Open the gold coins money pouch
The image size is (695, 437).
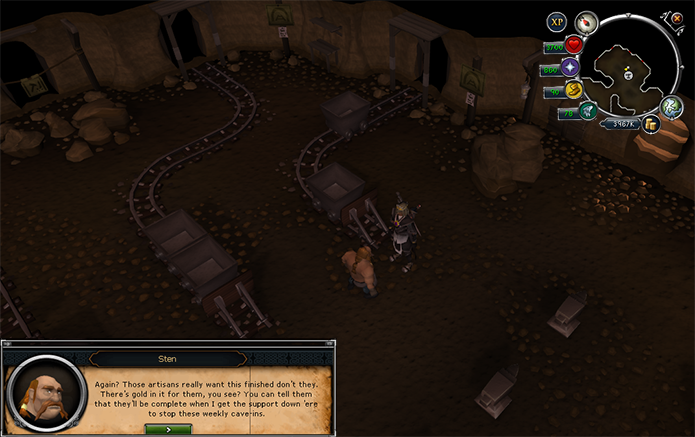pos(650,124)
